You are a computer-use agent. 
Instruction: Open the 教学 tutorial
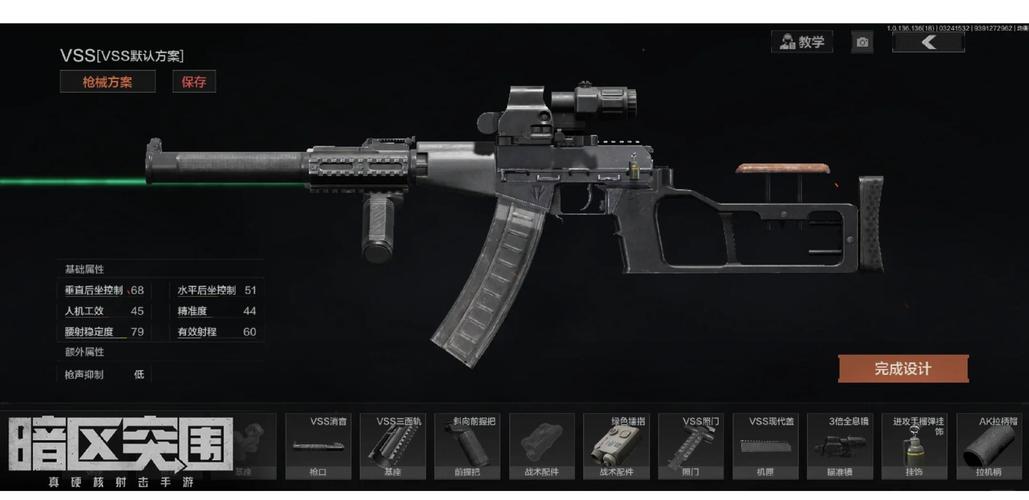(x=802, y=42)
